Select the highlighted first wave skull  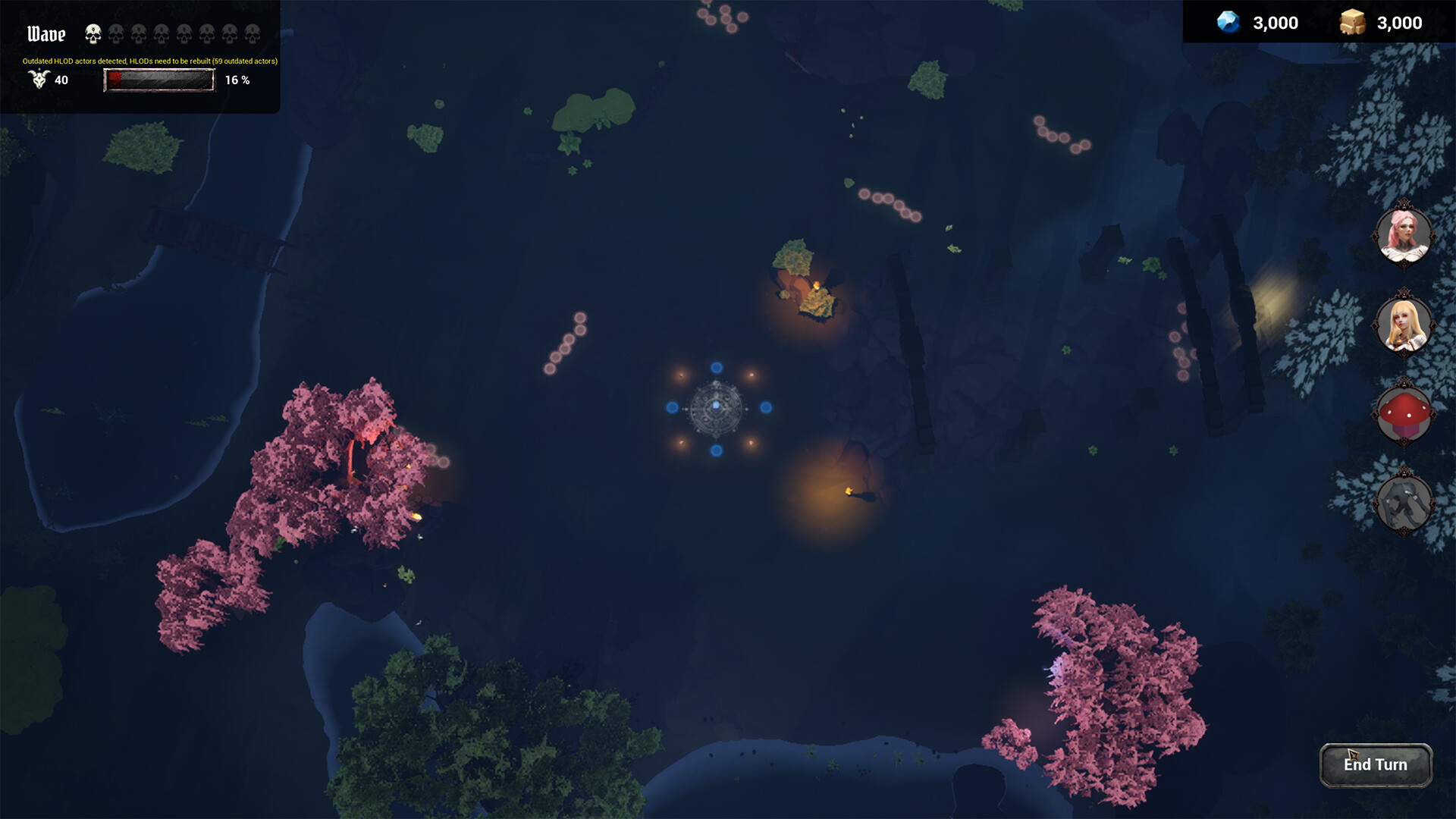coord(93,32)
